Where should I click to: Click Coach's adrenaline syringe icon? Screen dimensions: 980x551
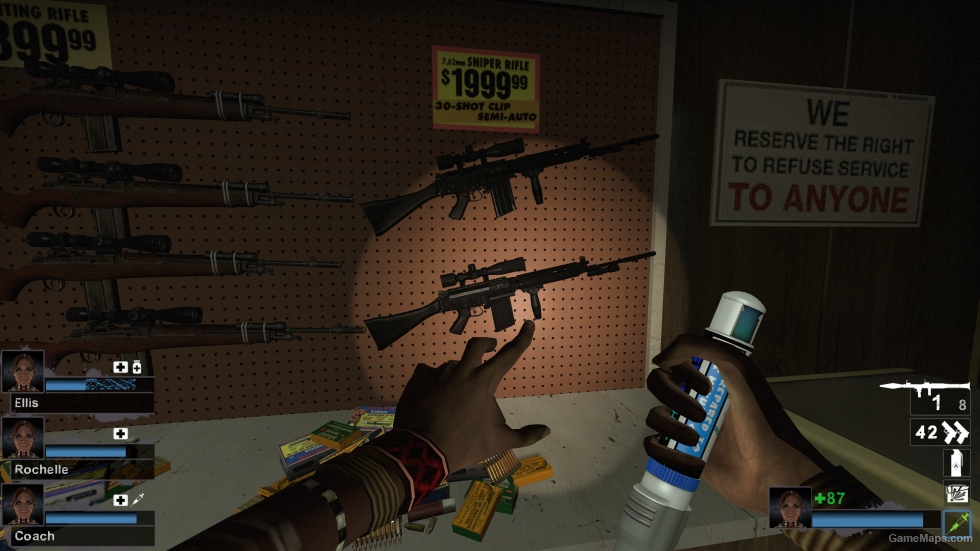[138, 500]
